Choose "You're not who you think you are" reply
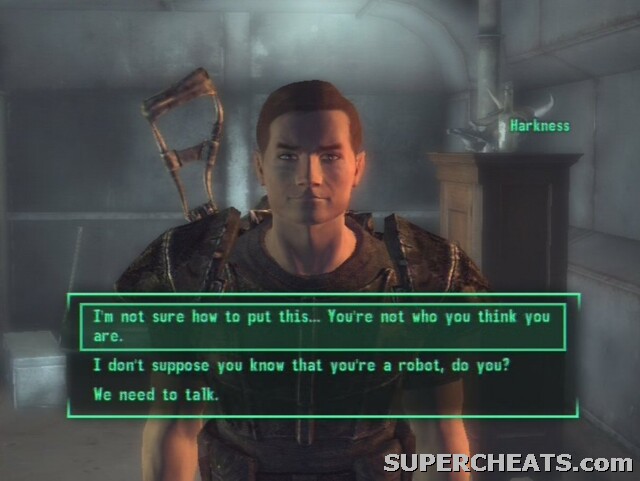Screen dimensions: 640x481 click(322, 324)
